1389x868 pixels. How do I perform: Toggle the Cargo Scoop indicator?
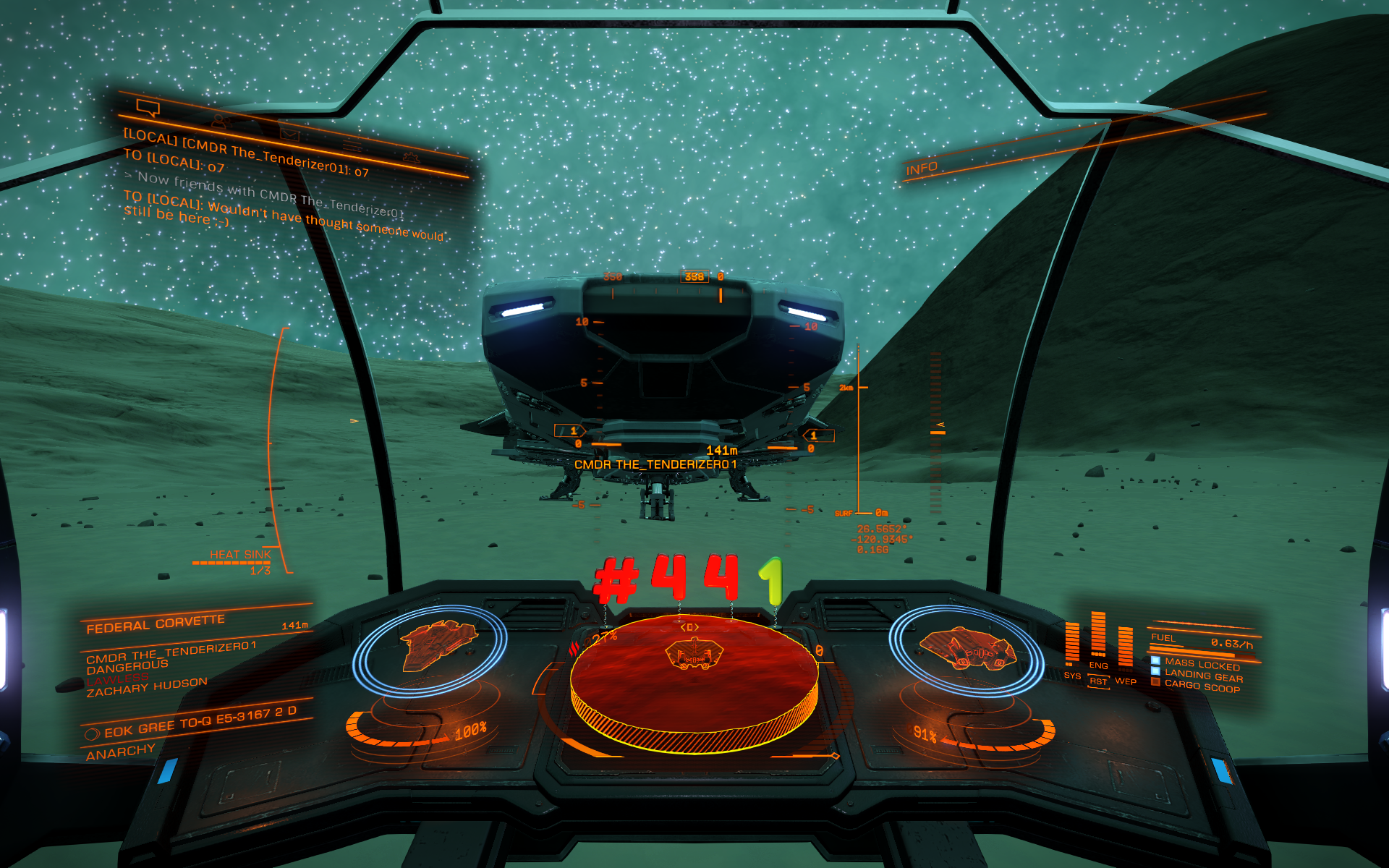click(1202, 686)
